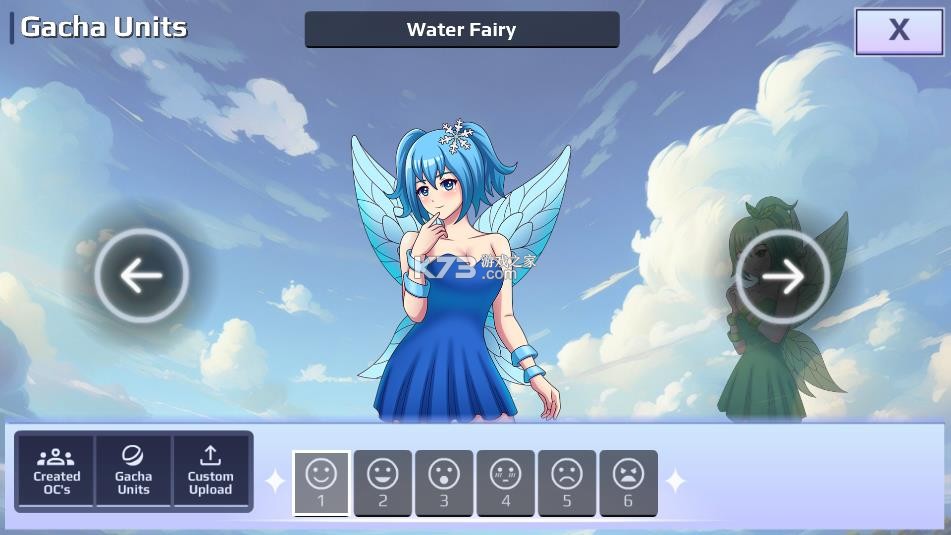Close the Gacha Units screen

pyautogui.click(x=898, y=31)
